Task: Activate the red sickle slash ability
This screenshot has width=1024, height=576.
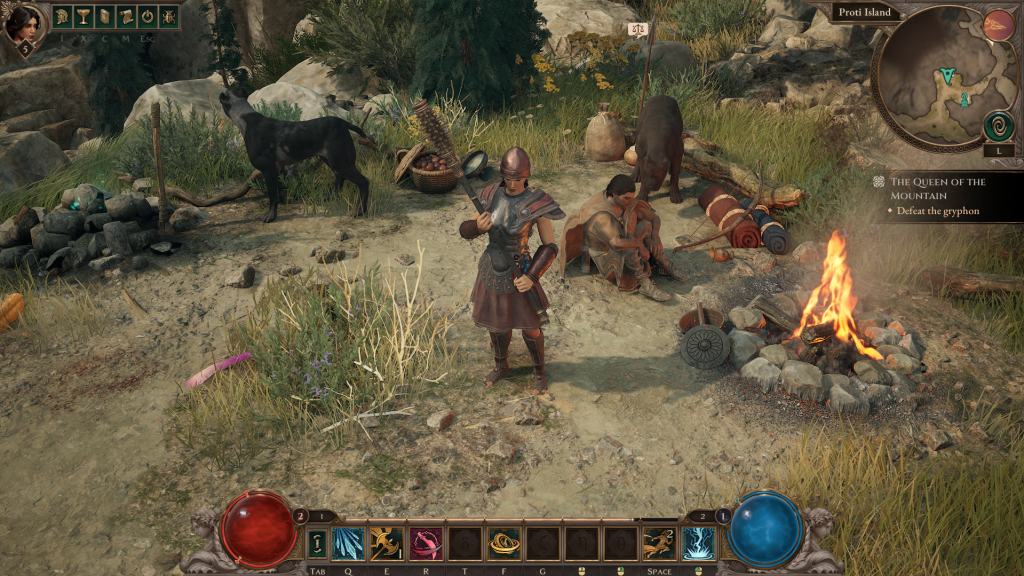Action: pos(425,543)
